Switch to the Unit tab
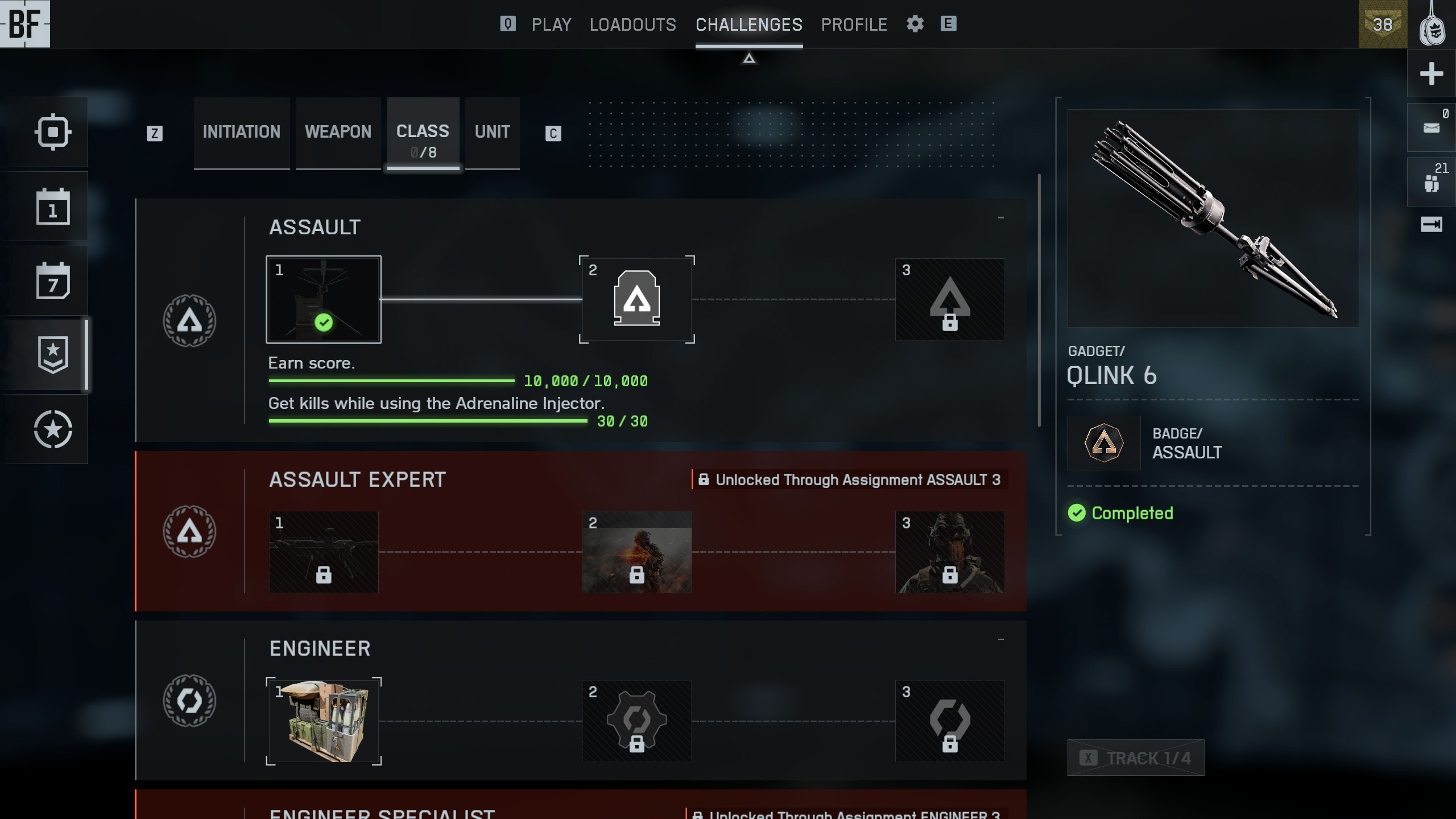The width and height of the screenshot is (1456, 819). (492, 132)
